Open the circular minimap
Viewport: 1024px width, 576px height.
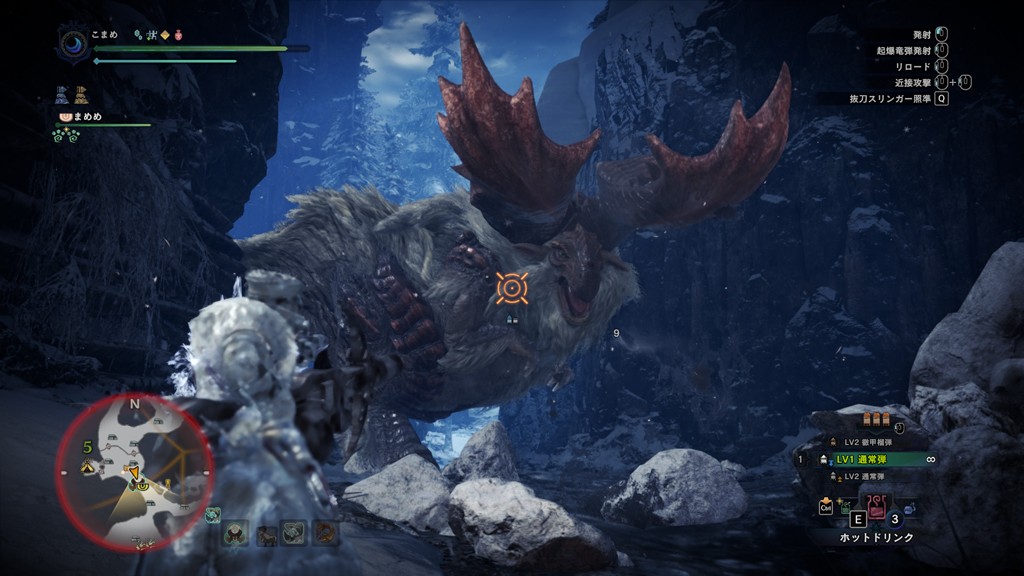[133, 470]
